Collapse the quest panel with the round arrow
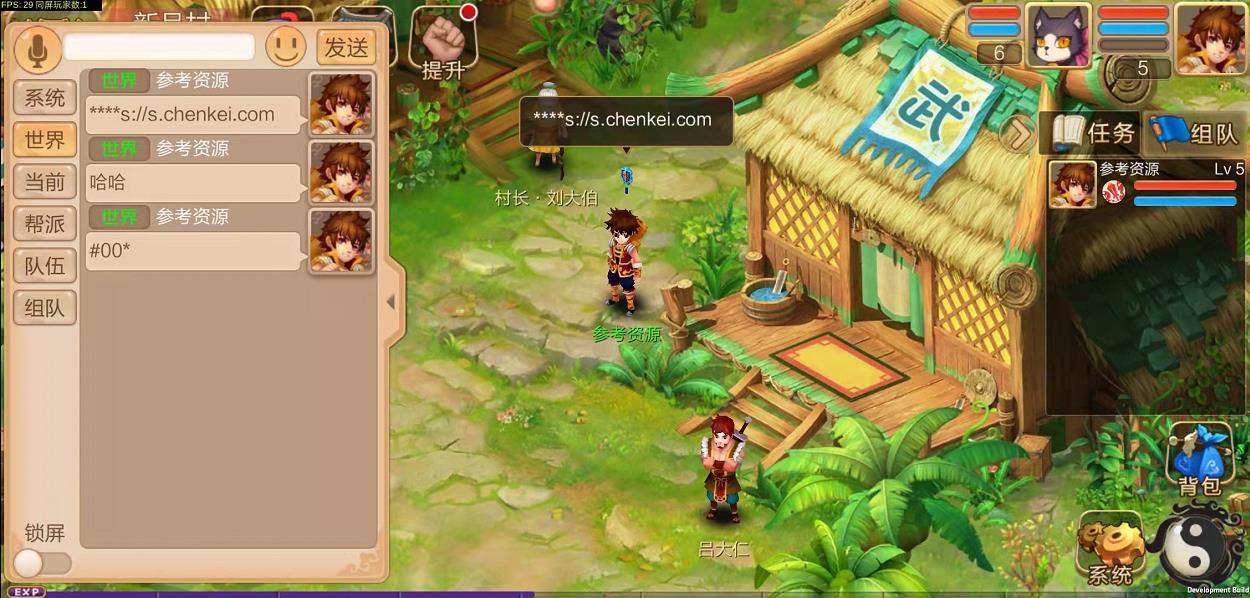1250x598 pixels. (x=1018, y=133)
